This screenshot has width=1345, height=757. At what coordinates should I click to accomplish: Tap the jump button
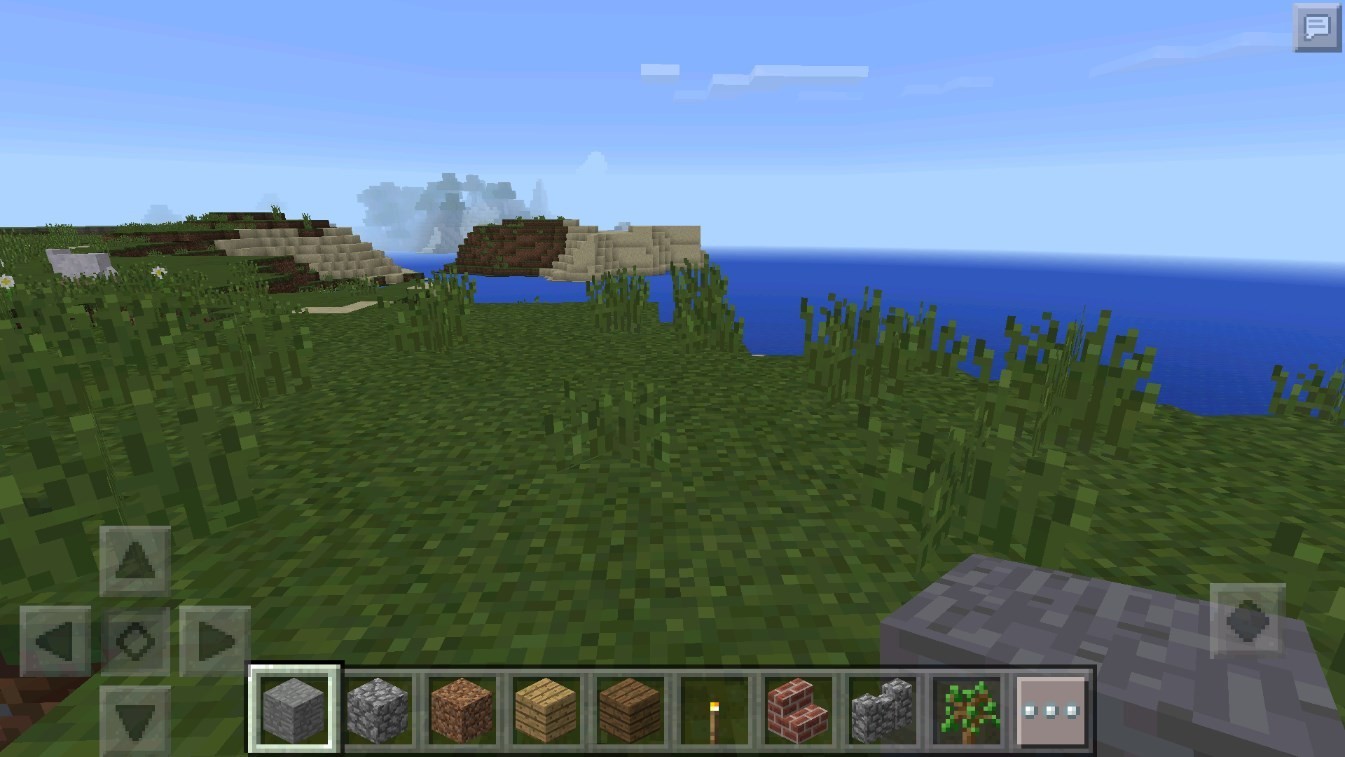point(1247,621)
